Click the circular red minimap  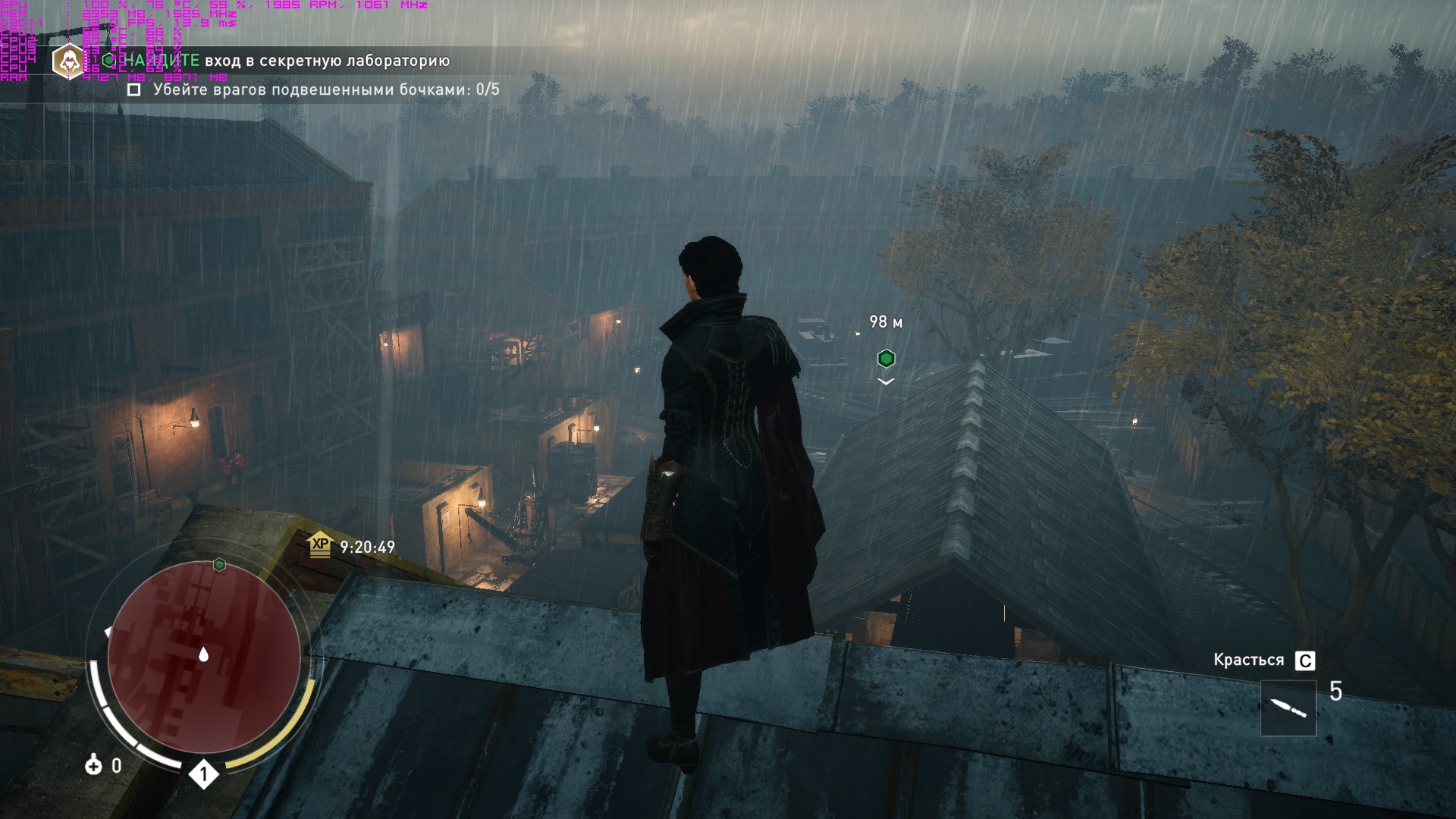pos(203,657)
